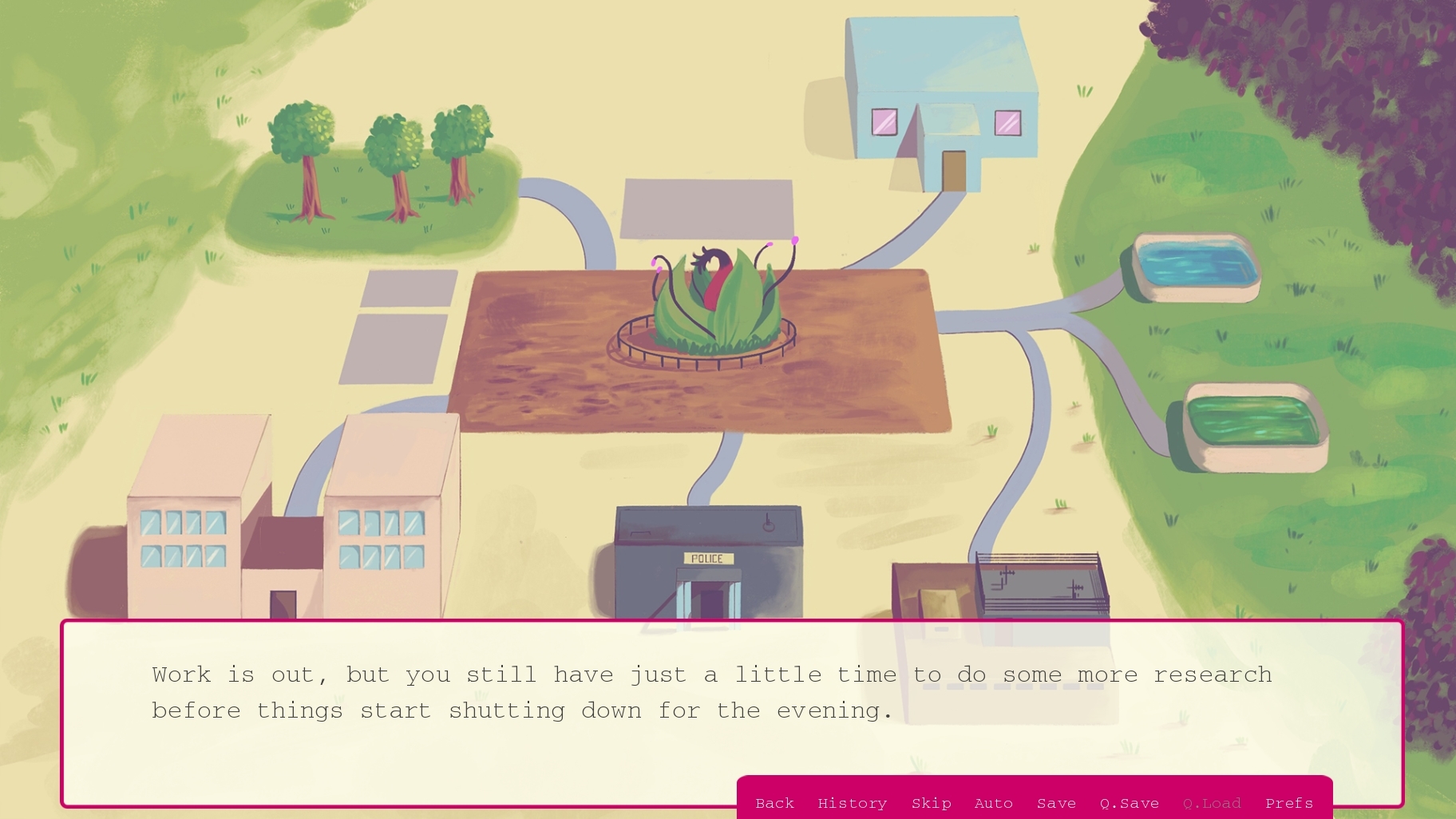Viewport: 1456px width, 819px height.
Task: Click the greyed-out Q.Load button
Action: 1212,803
